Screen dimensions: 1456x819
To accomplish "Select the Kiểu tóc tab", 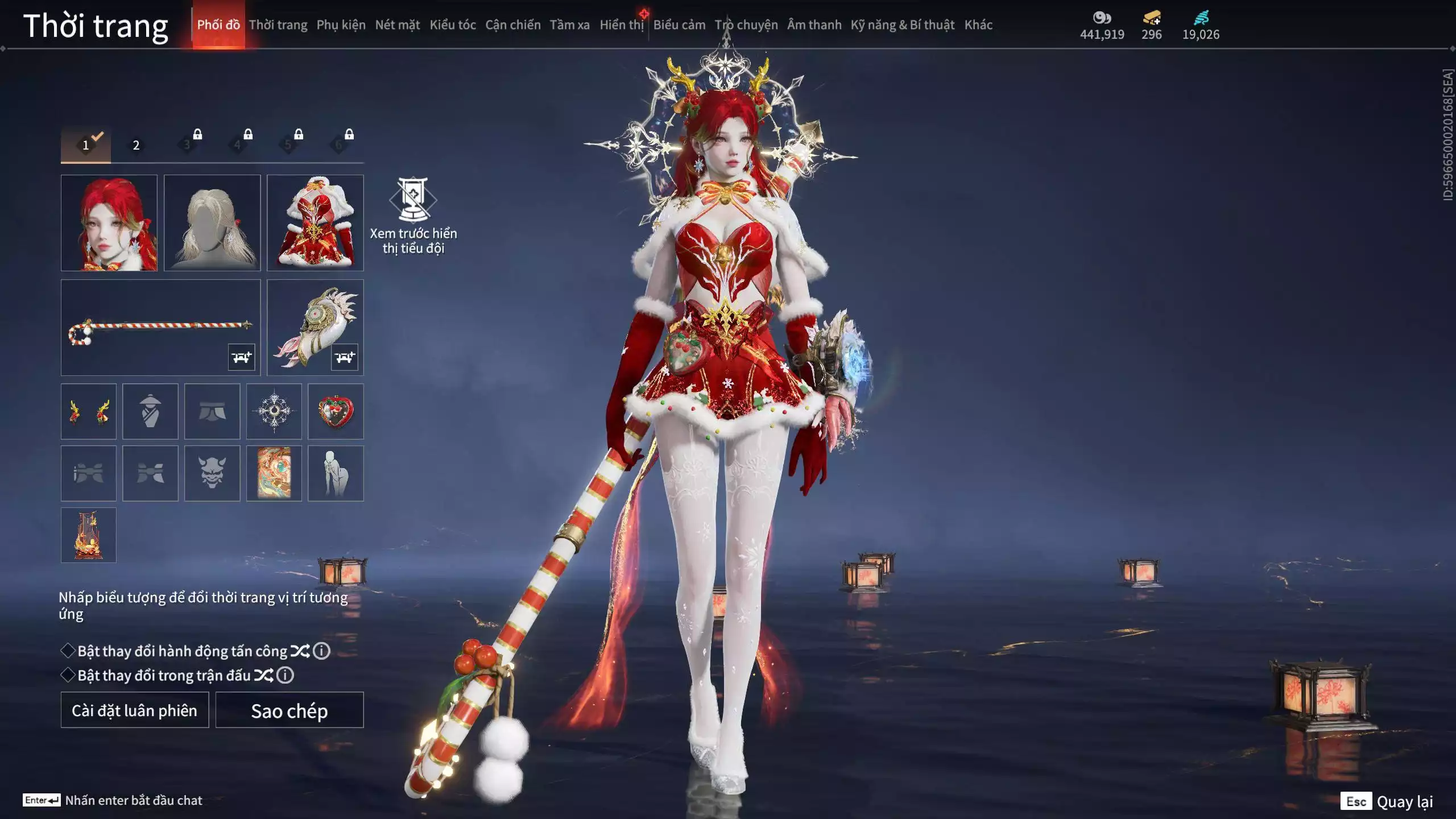I will [452, 25].
